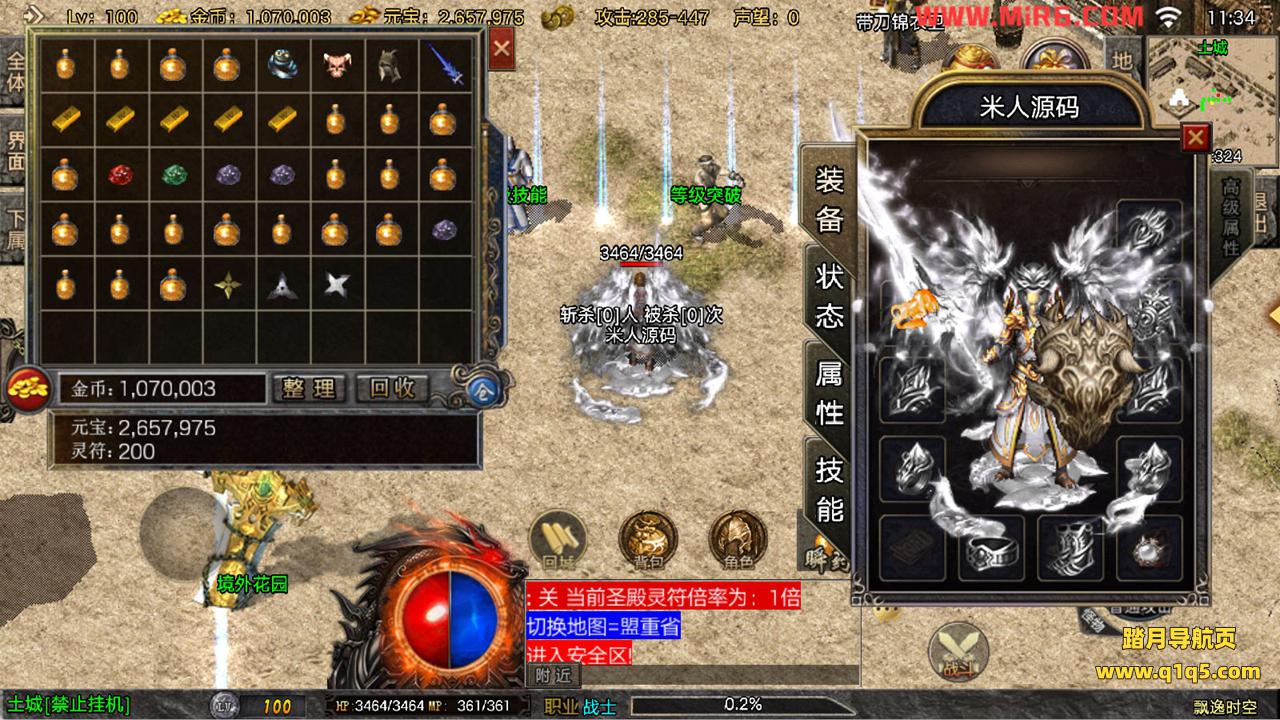Viewport: 1280px width, 720px height.
Task: Open the 状态 status tab
Action: 829,296
